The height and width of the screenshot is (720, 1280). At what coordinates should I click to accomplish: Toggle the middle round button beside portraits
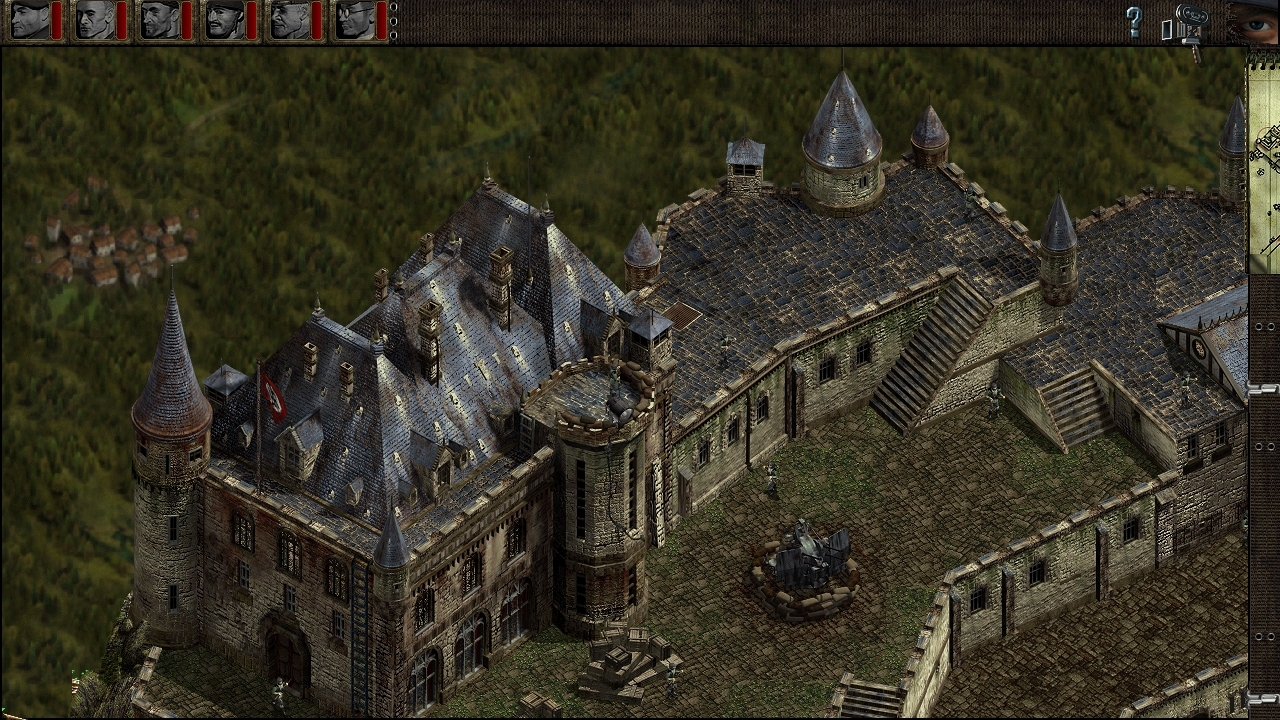393,21
